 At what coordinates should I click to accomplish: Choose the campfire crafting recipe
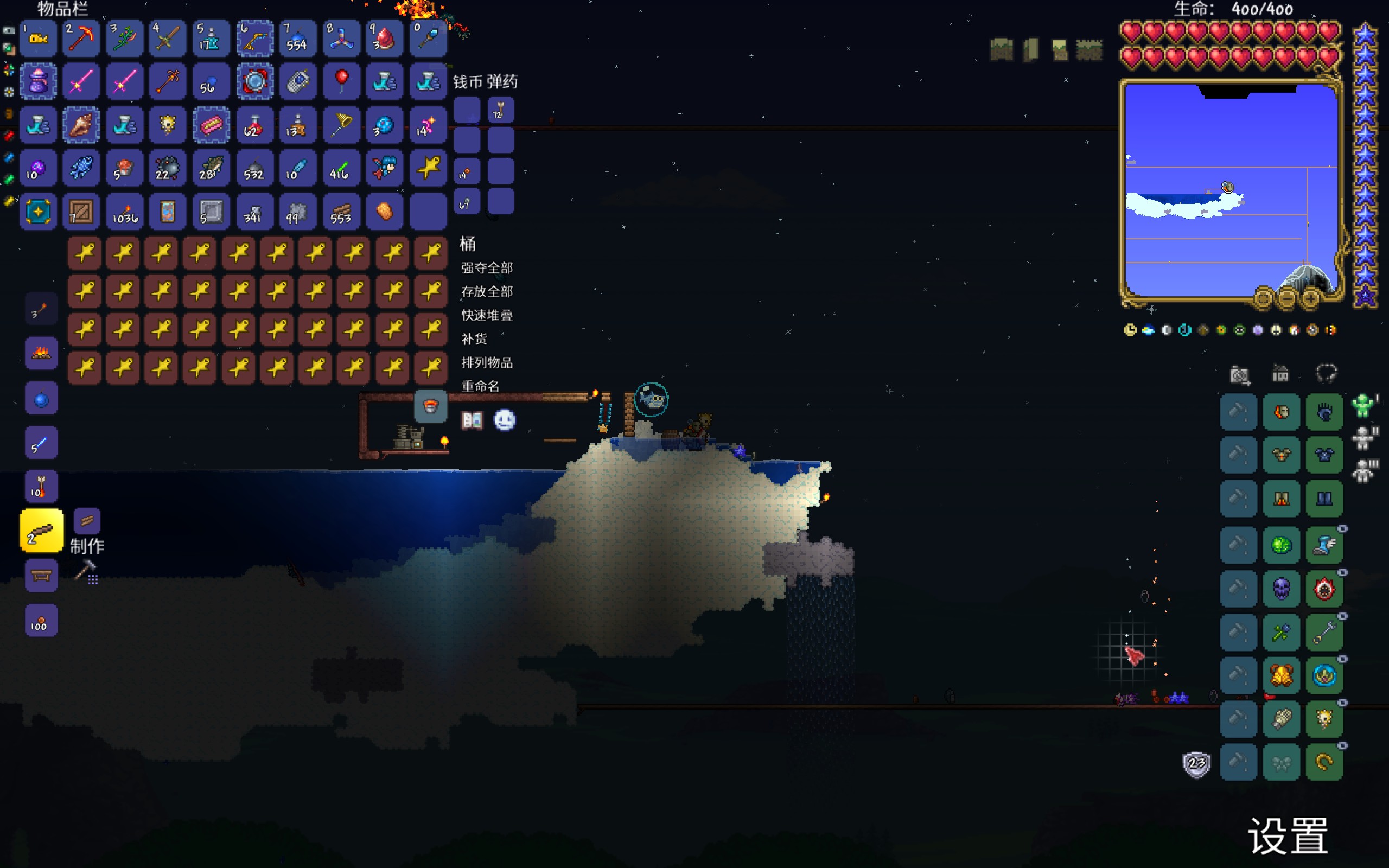(x=41, y=353)
